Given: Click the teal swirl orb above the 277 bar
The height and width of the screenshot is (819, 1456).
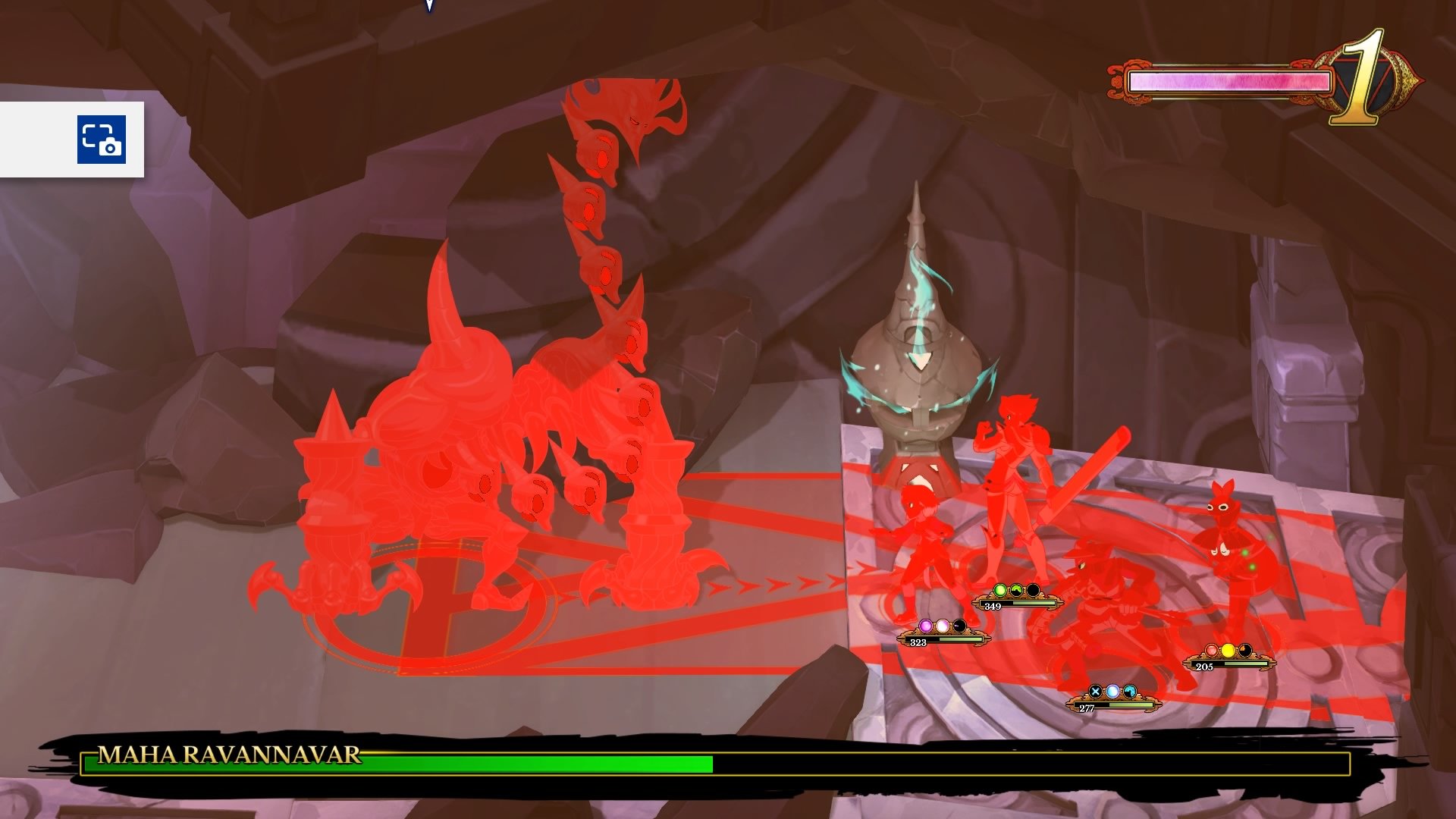Looking at the screenshot, I should [x=1129, y=692].
